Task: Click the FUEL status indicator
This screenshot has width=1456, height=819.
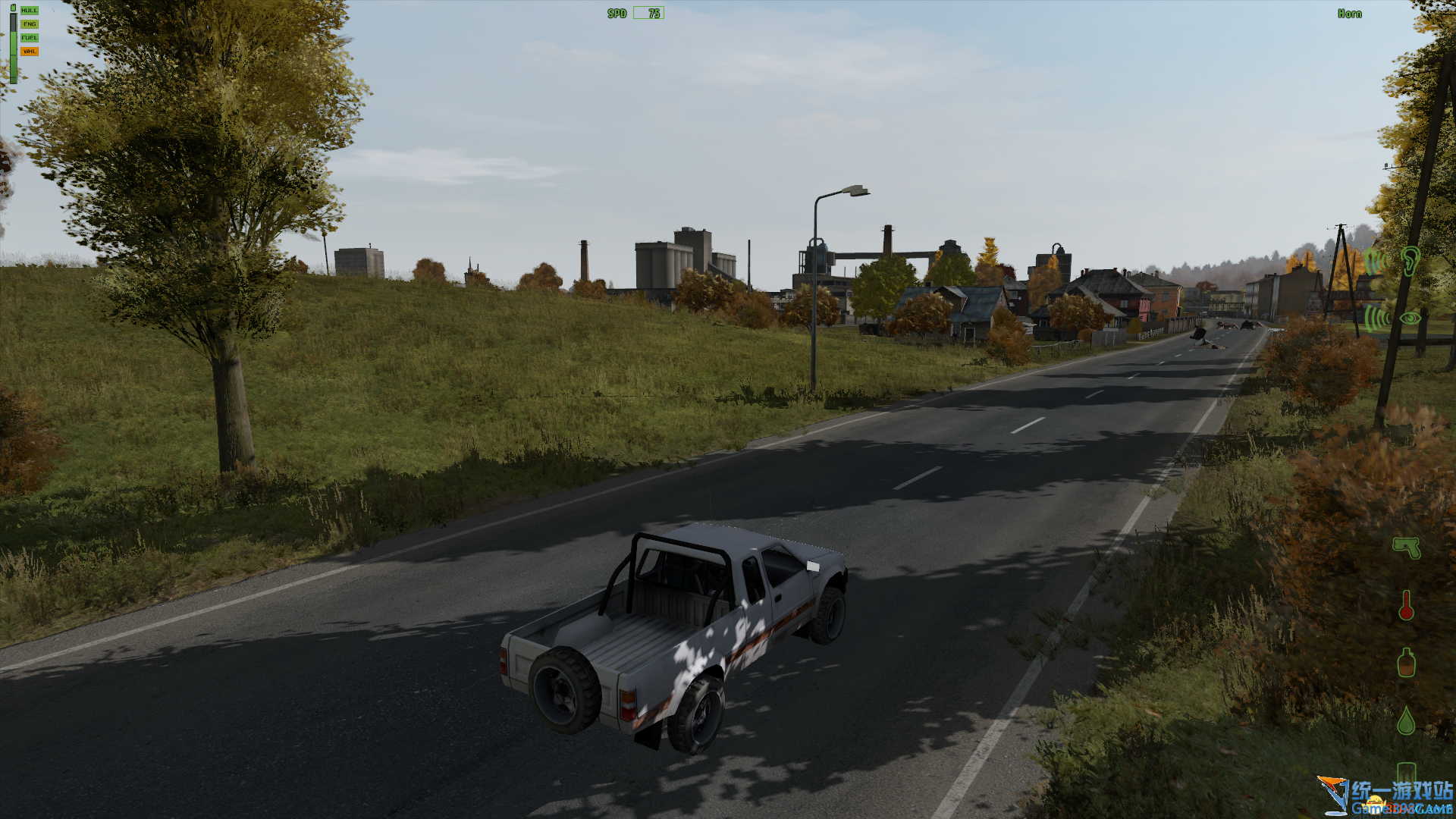Action: [x=29, y=38]
